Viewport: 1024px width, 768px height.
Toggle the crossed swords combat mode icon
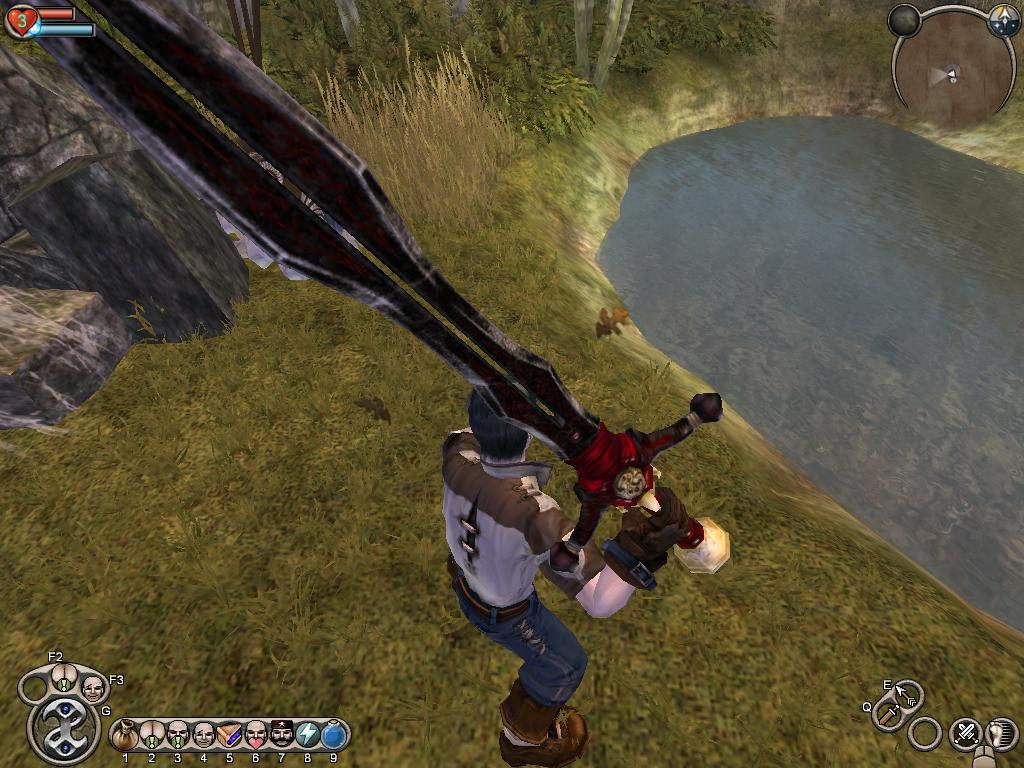(x=965, y=733)
